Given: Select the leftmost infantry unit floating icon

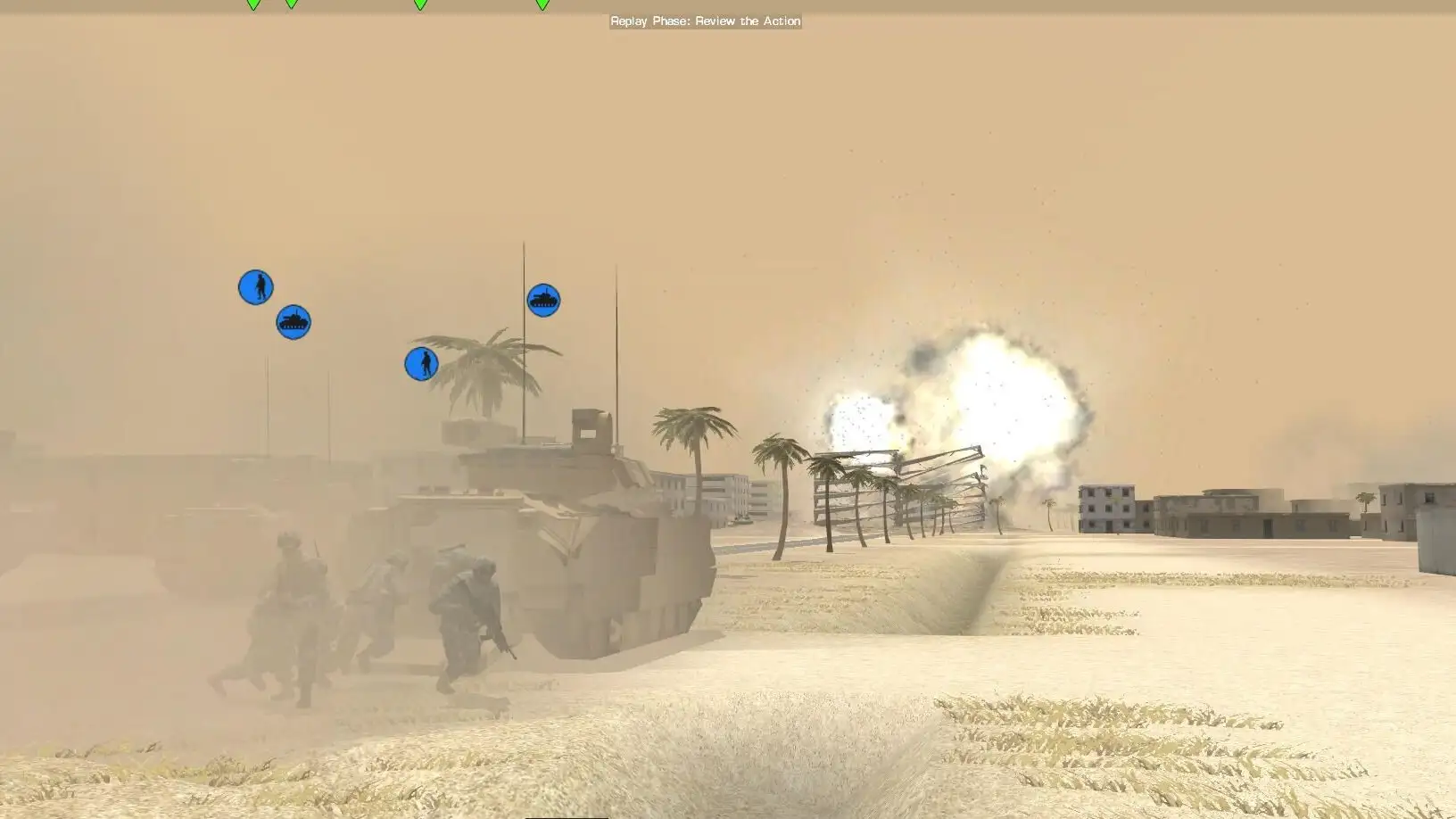Looking at the screenshot, I should [255, 287].
